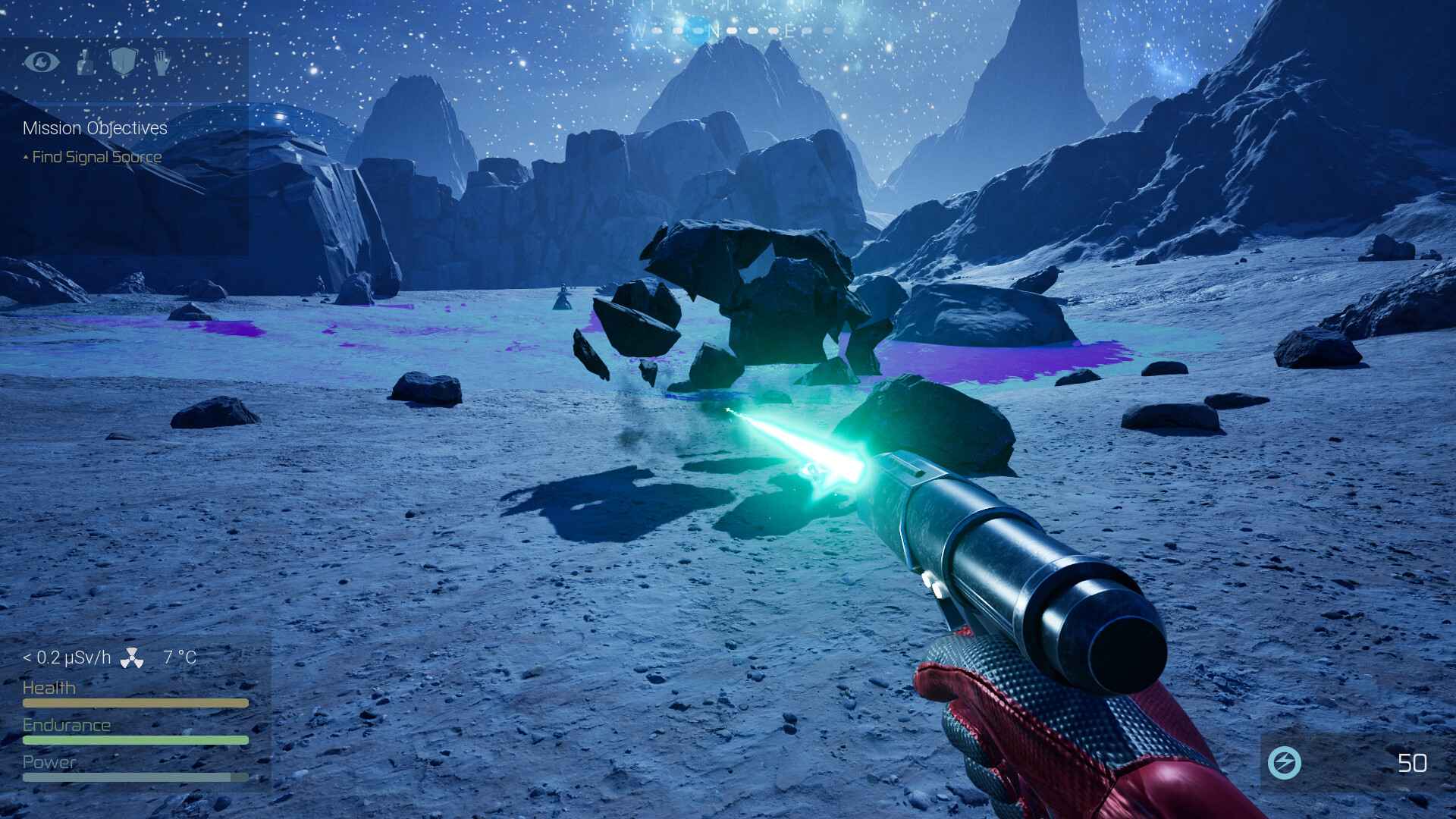Toggle the shield protection status
The width and height of the screenshot is (1456, 819).
[x=124, y=63]
